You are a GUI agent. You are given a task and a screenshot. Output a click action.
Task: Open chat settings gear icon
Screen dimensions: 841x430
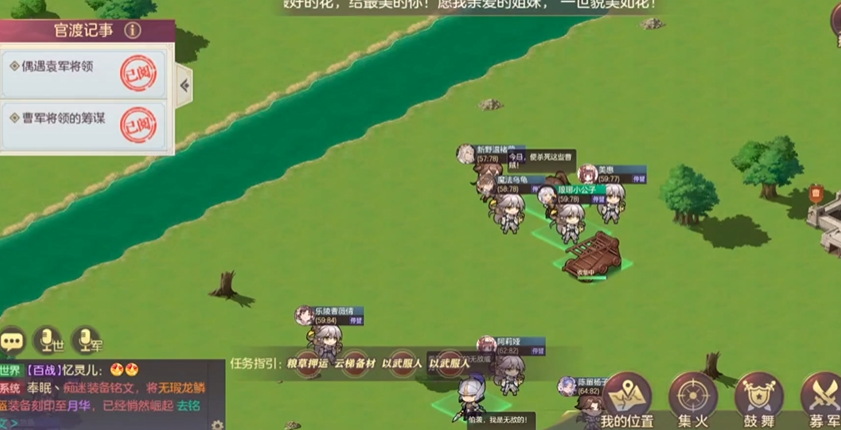click(217, 424)
